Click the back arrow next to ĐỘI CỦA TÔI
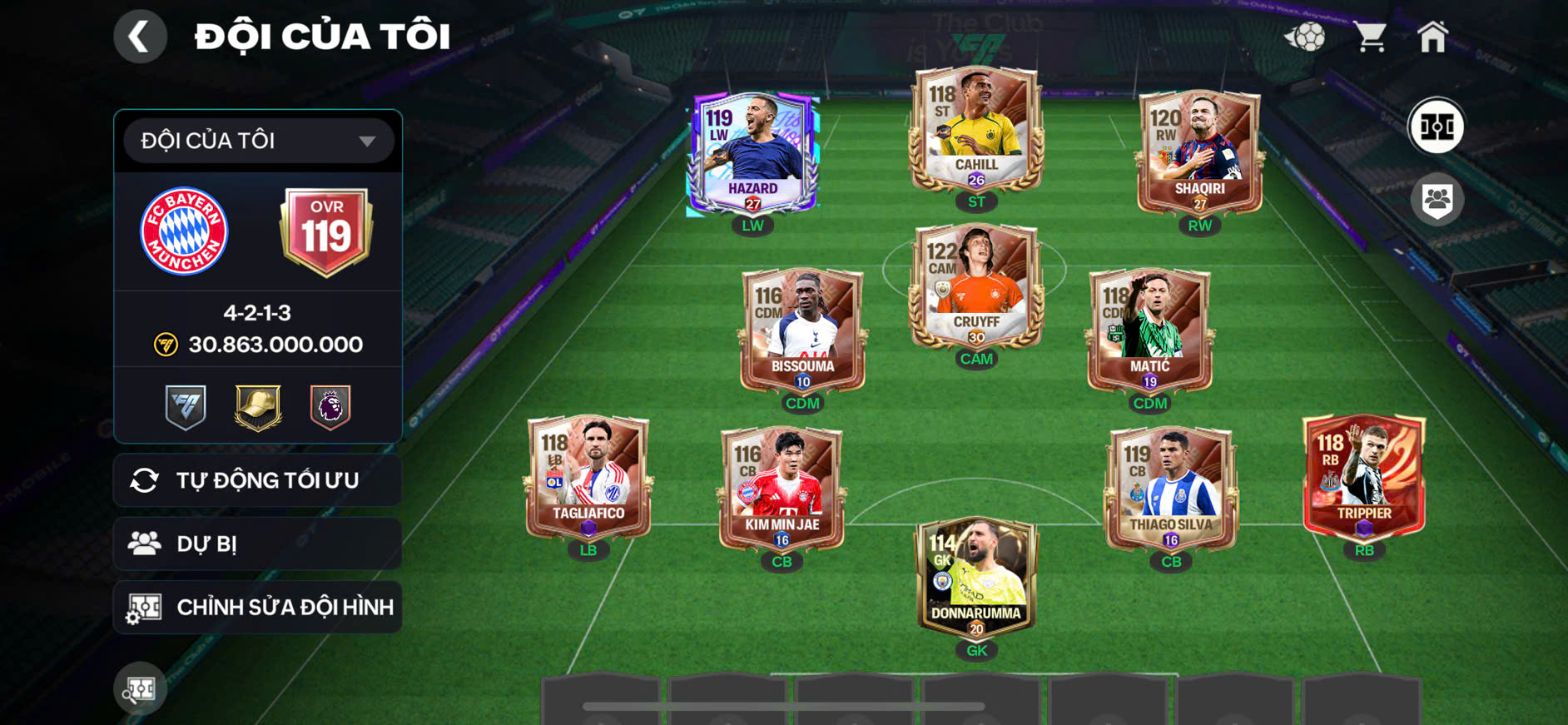The height and width of the screenshot is (725, 1568). tap(140, 36)
